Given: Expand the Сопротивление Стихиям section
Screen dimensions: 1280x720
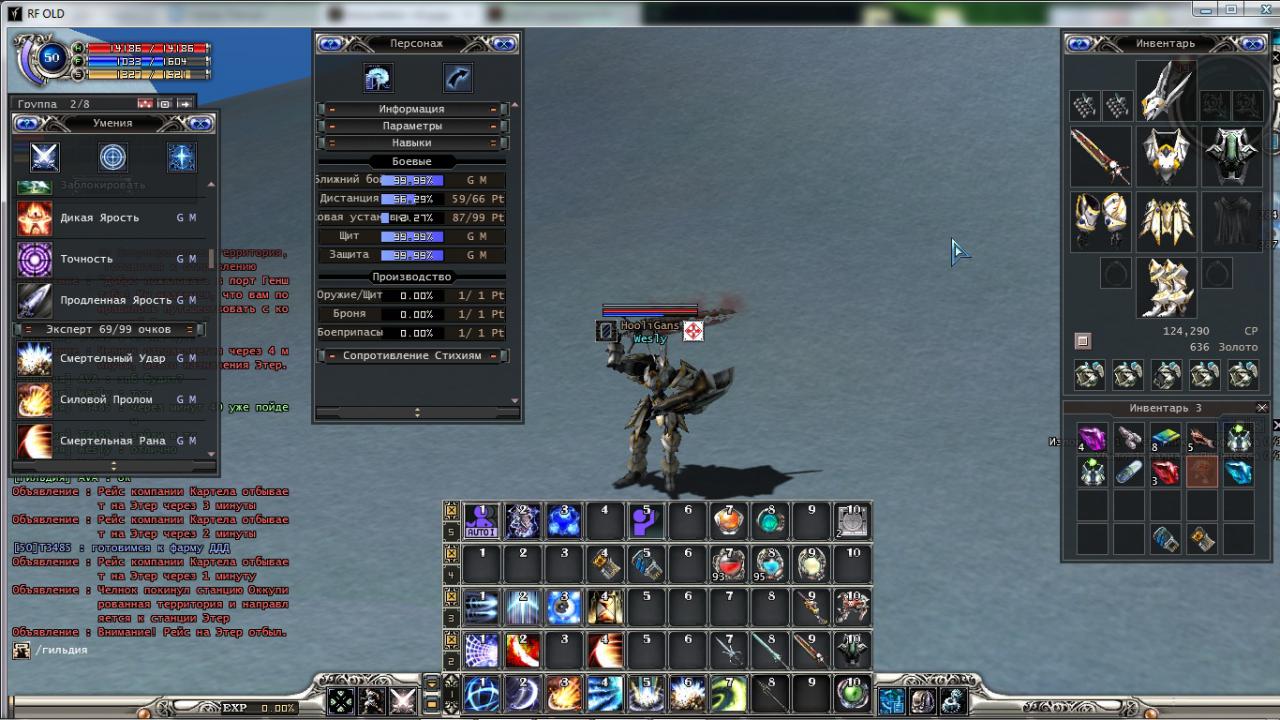Looking at the screenshot, I should click(412, 355).
